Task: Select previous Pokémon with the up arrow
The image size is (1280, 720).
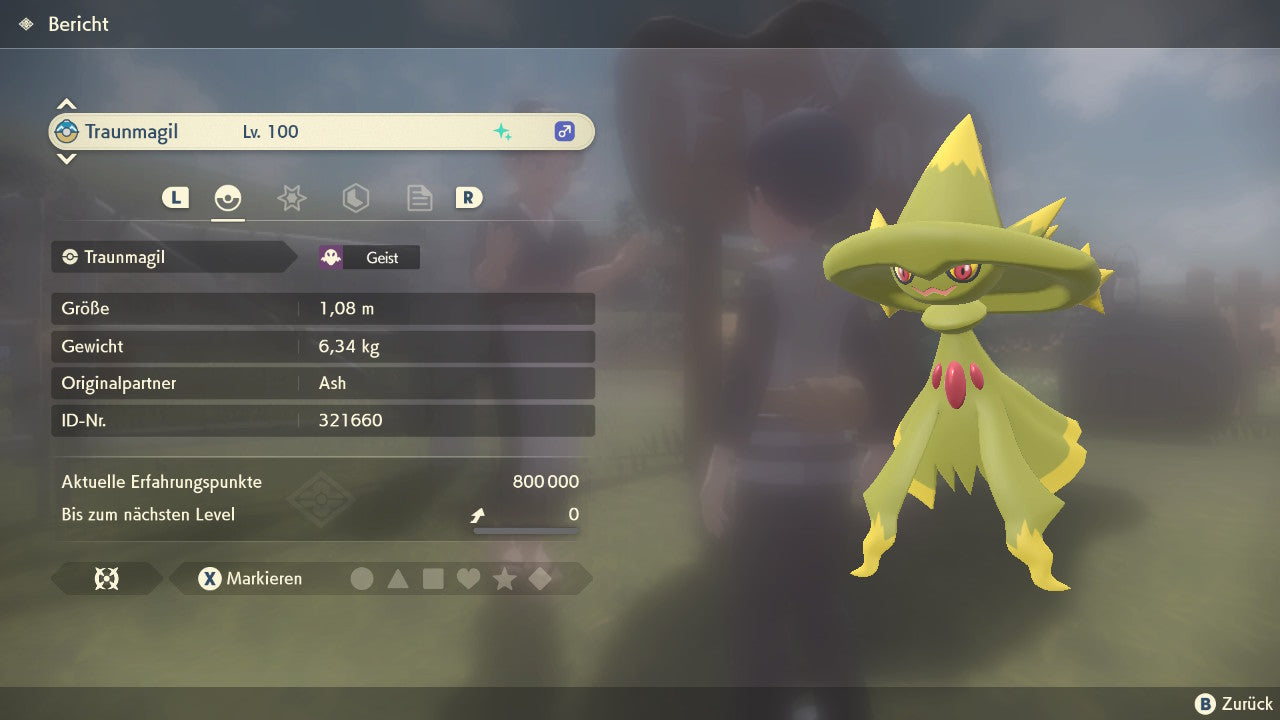Action: (x=66, y=104)
